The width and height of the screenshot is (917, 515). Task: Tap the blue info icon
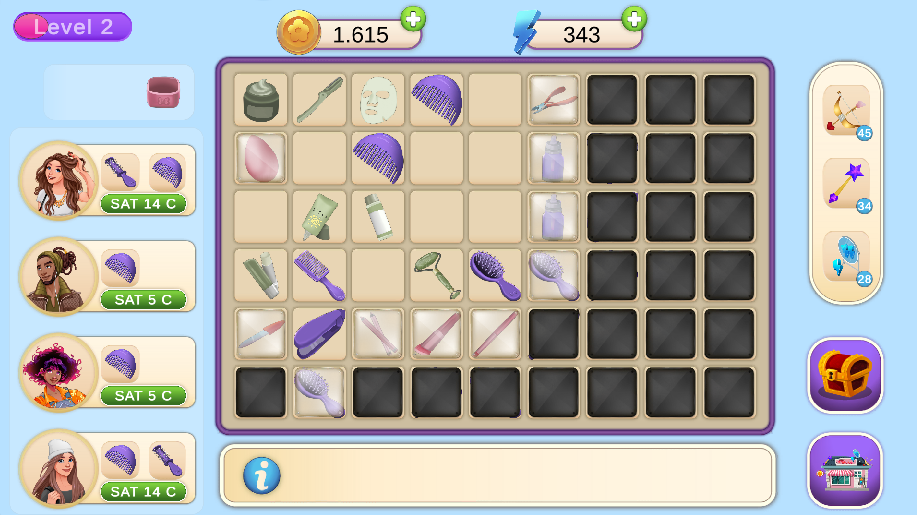261,475
